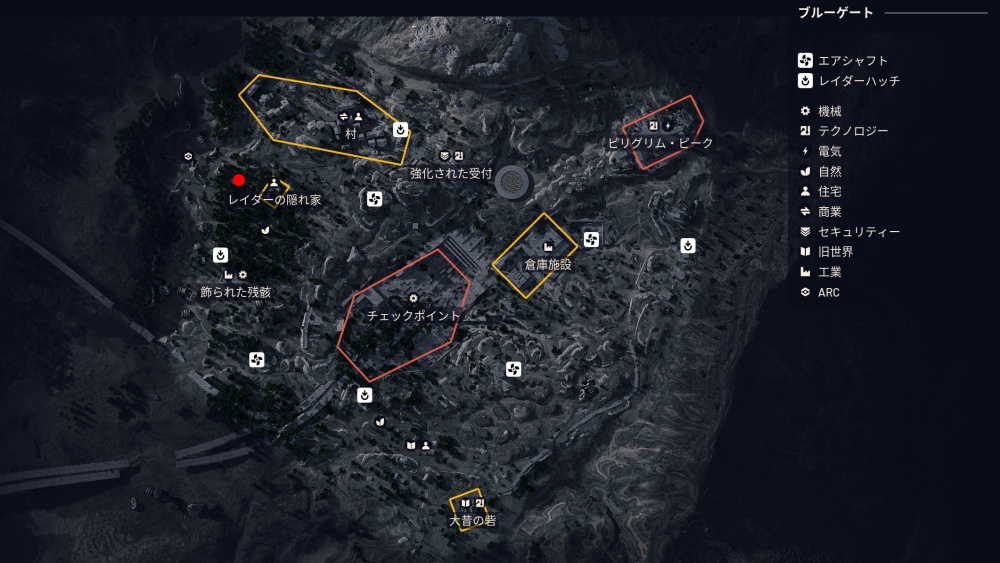Choose the 倉庫施設 location label
This screenshot has height=563, width=1000.
tap(548, 265)
